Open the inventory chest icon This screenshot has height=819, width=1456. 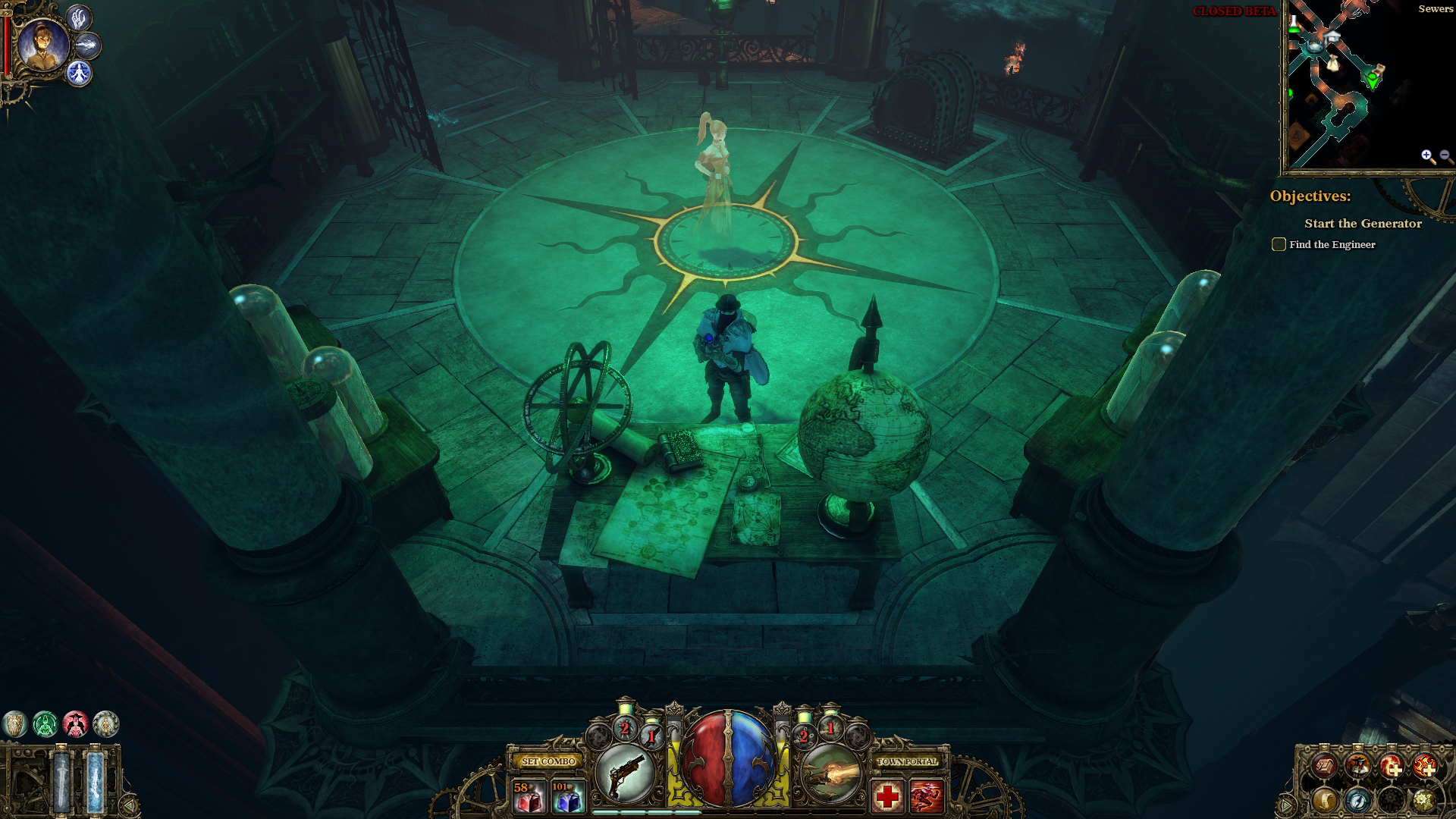tap(1324, 767)
